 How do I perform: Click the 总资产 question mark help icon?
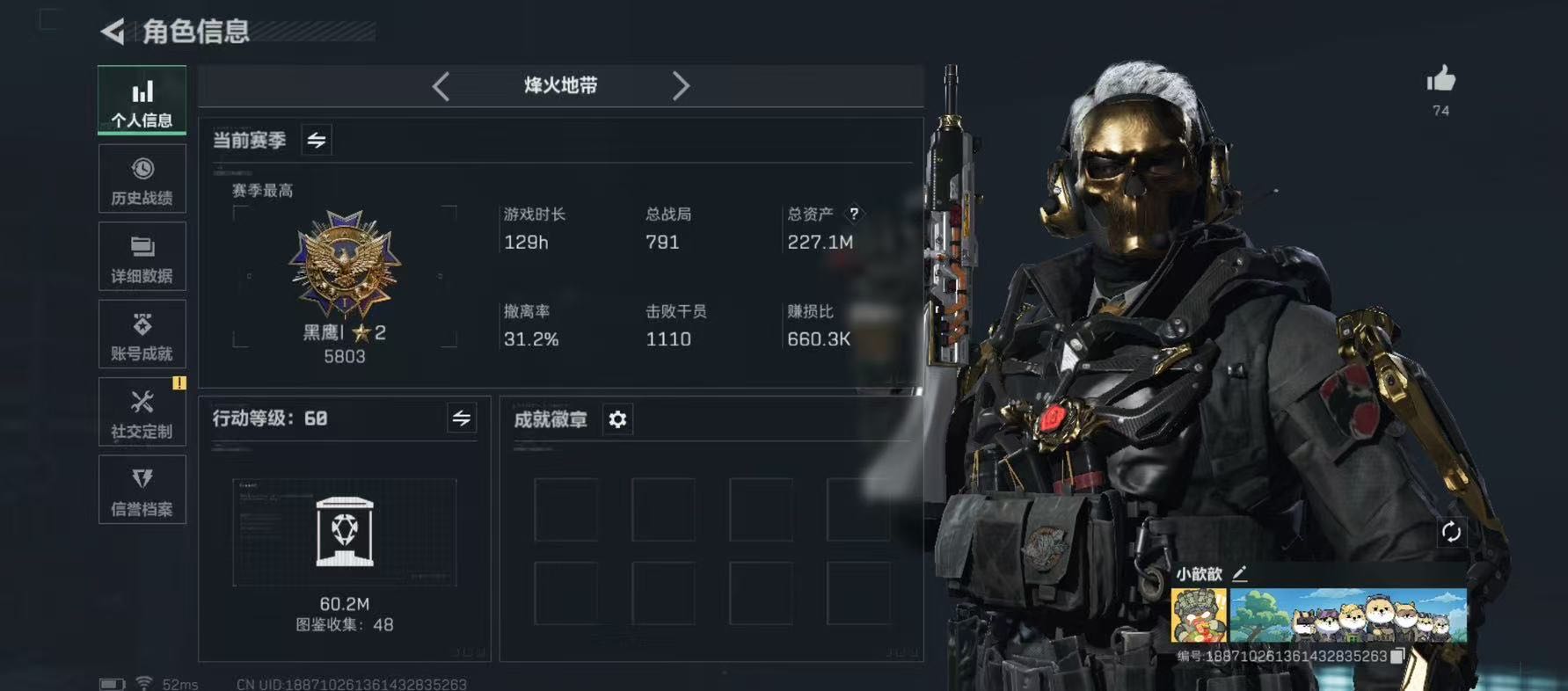[x=853, y=214]
